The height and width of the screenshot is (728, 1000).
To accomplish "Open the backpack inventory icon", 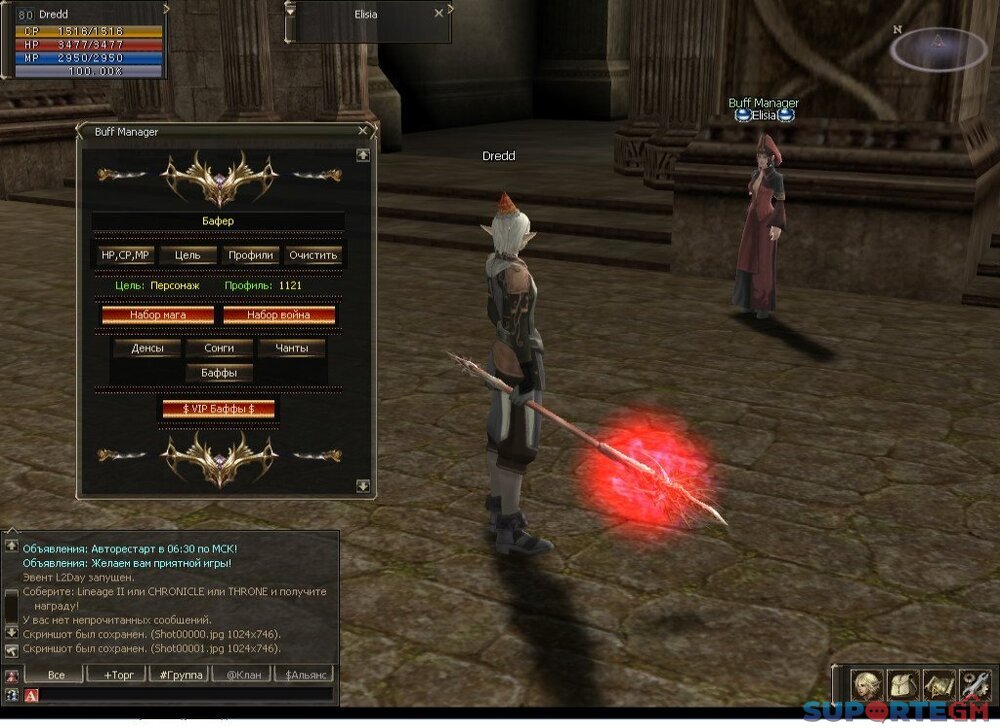I will [x=903, y=685].
